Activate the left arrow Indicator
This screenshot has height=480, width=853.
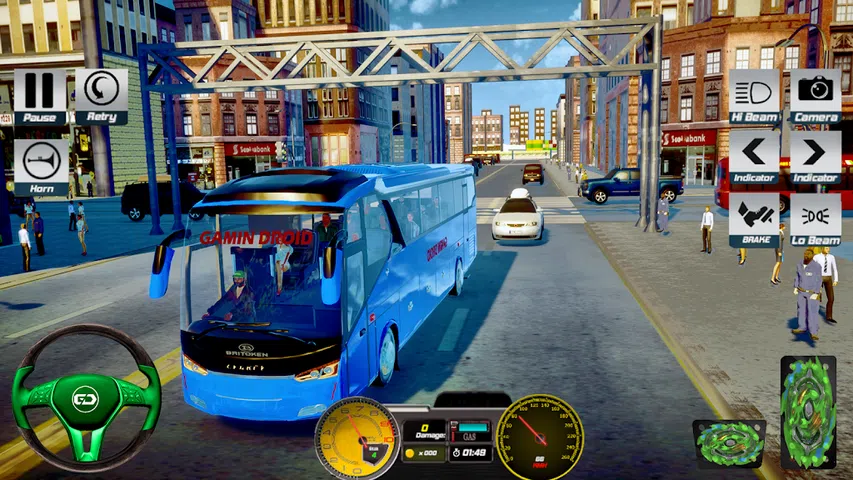pos(755,156)
